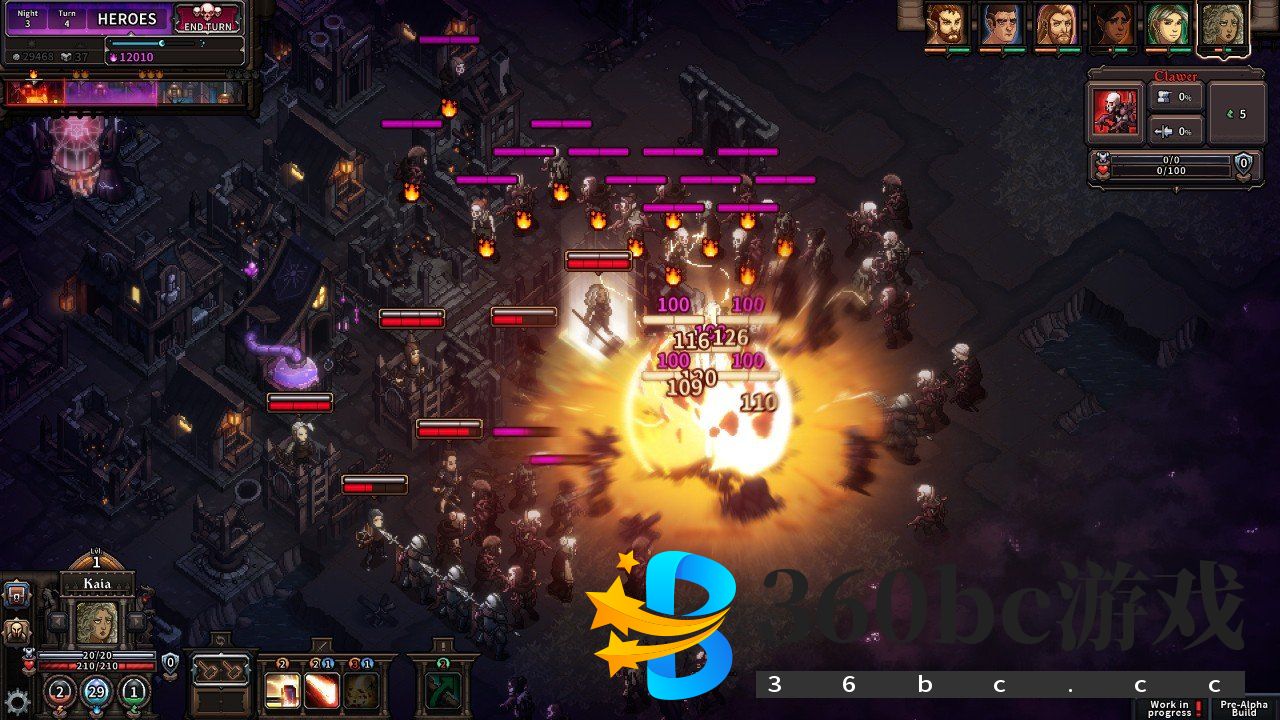Select the dark-haired hero with blue background
This screenshot has height=720, width=1280.
[1000, 25]
